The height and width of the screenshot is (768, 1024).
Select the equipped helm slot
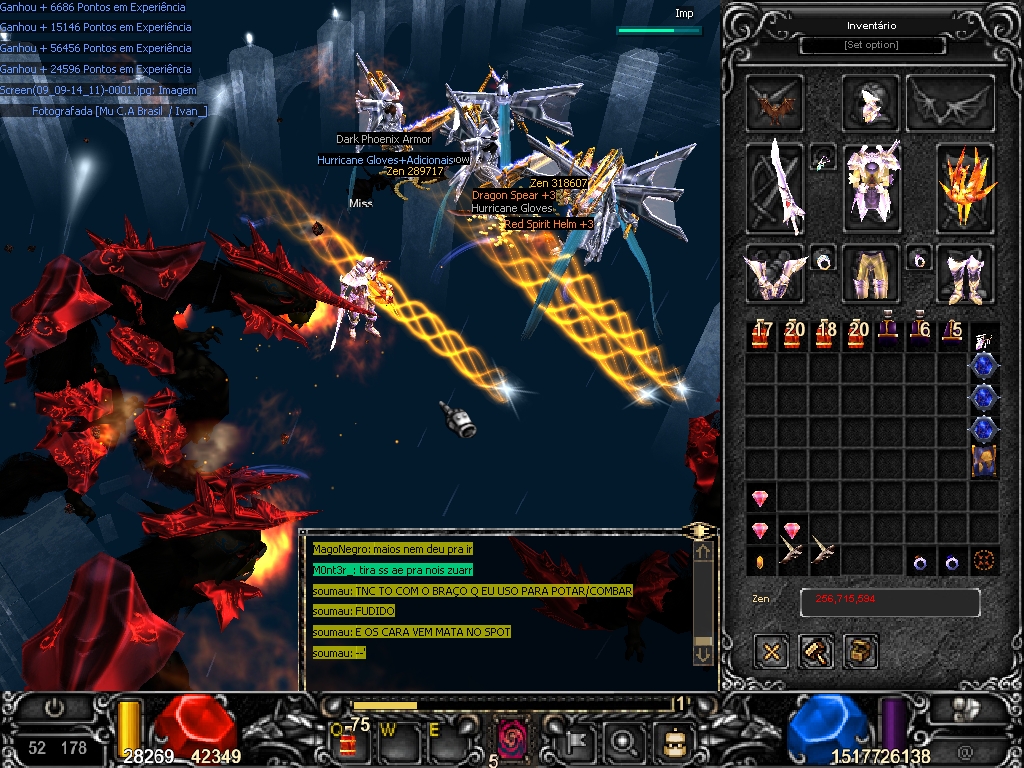coord(872,102)
